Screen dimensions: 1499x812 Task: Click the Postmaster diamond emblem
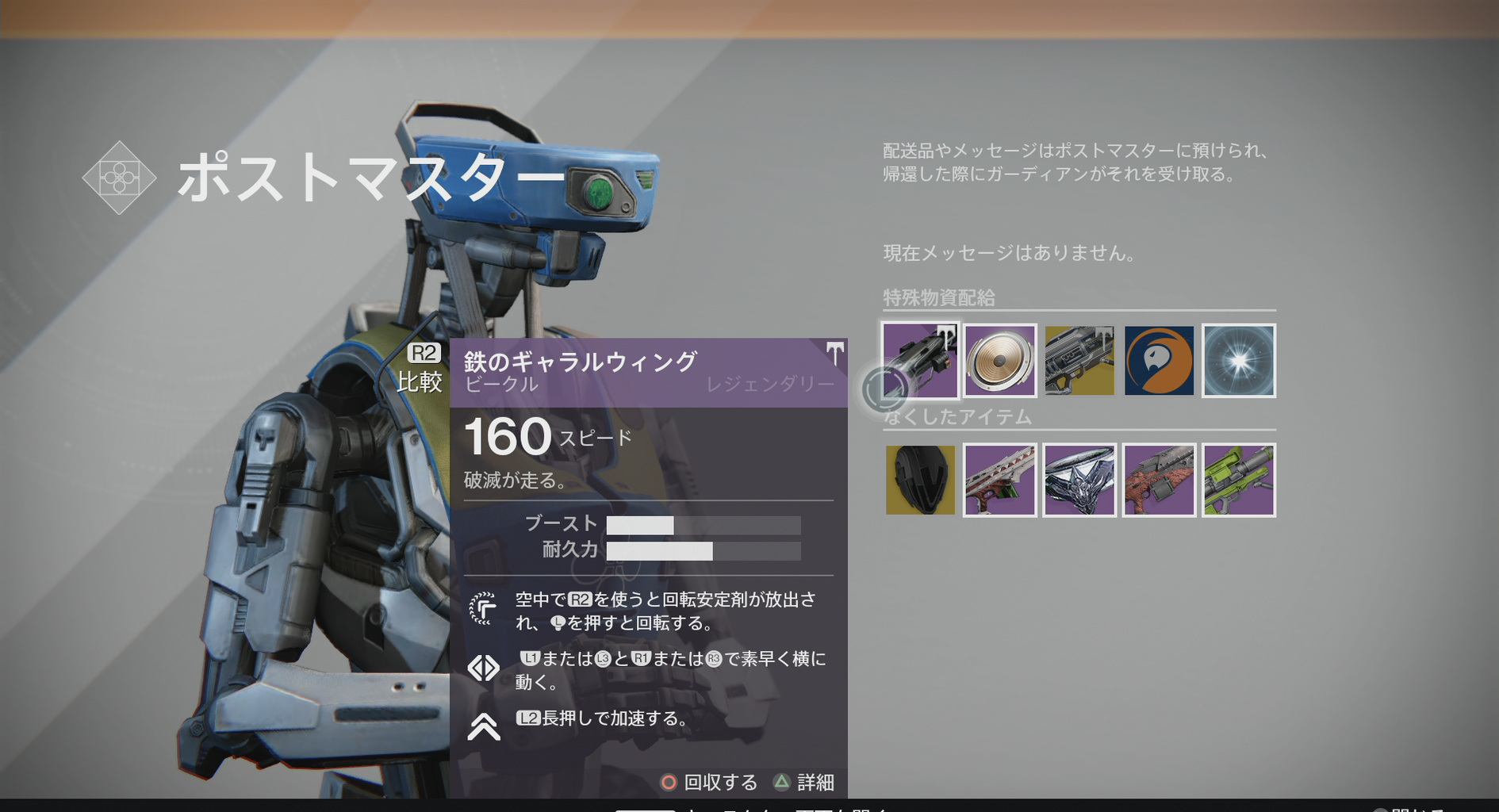pos(119,178)
